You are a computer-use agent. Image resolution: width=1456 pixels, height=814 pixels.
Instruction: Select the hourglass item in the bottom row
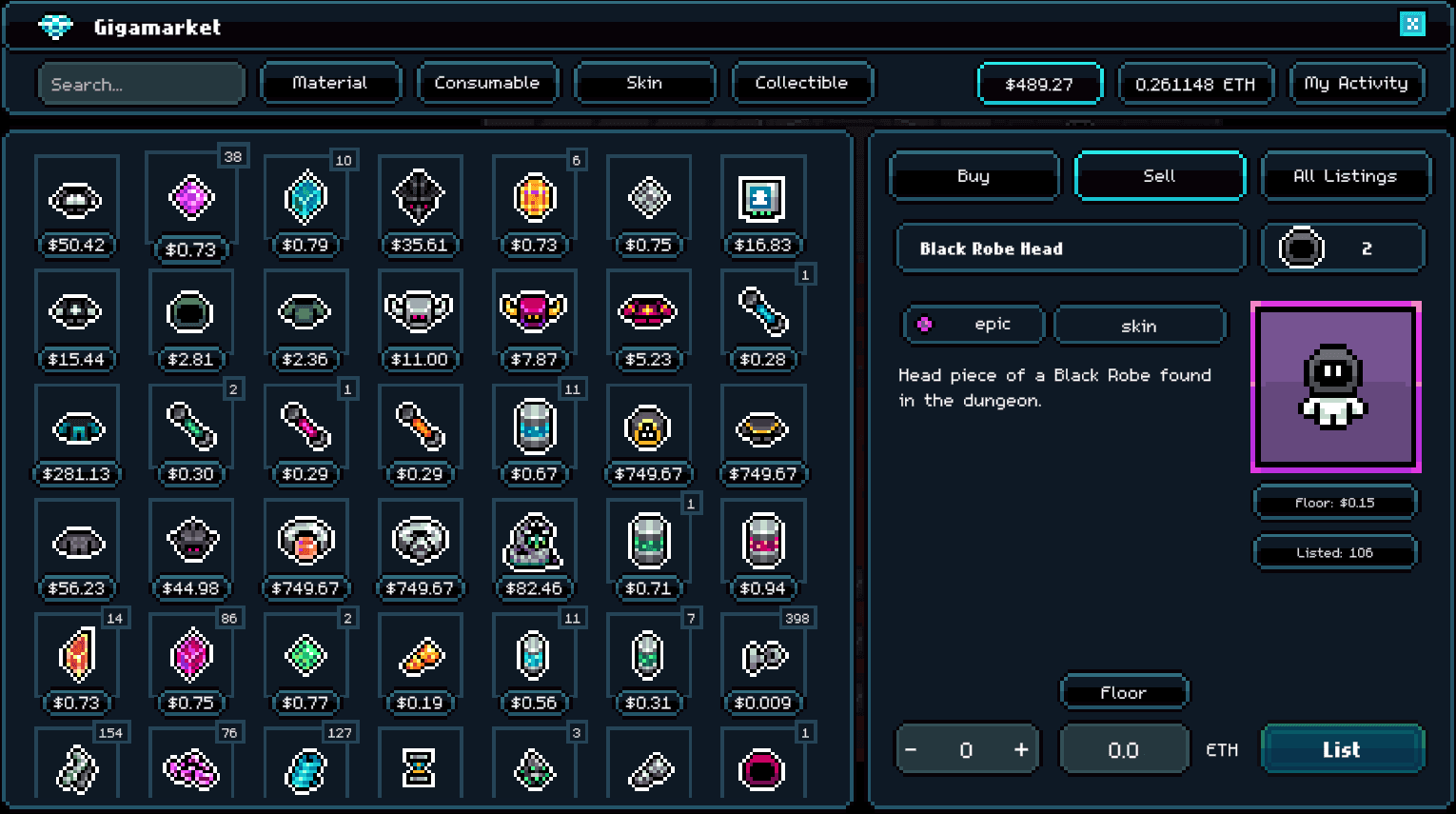point(420,768)
